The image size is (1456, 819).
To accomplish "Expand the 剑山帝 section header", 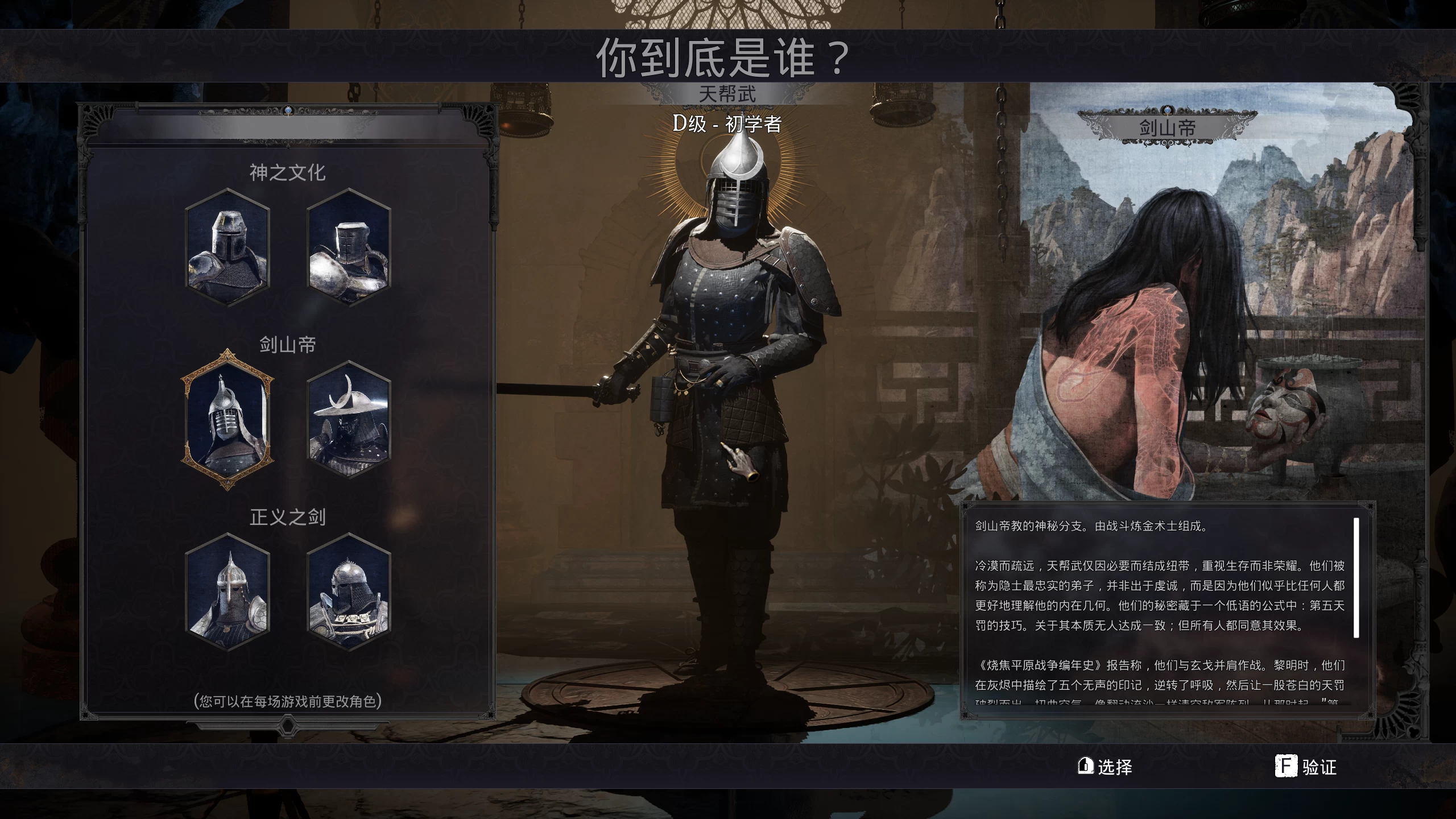I will click(288, 344).
